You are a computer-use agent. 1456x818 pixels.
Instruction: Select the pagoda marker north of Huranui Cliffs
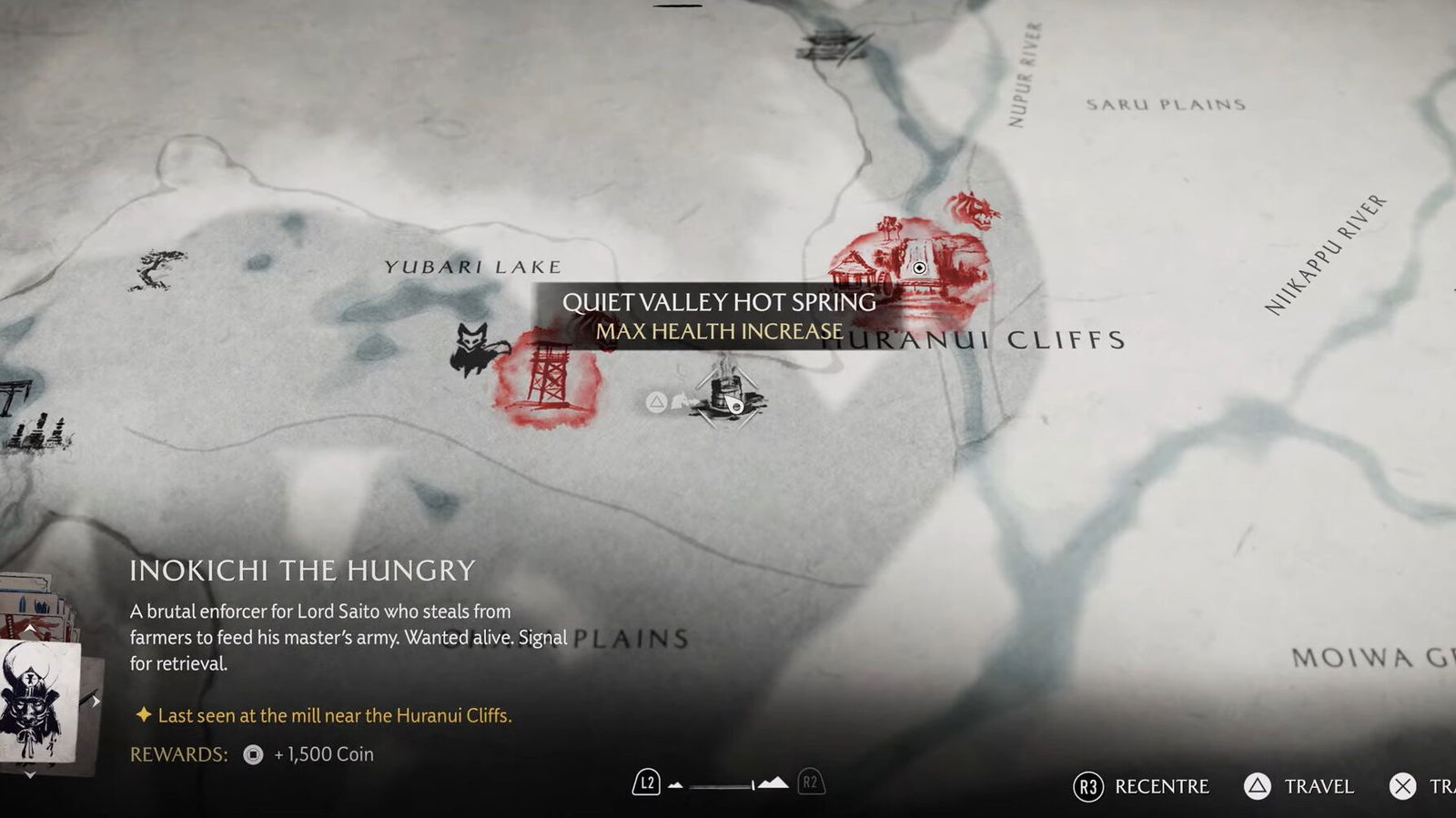[x=832, y=44]
